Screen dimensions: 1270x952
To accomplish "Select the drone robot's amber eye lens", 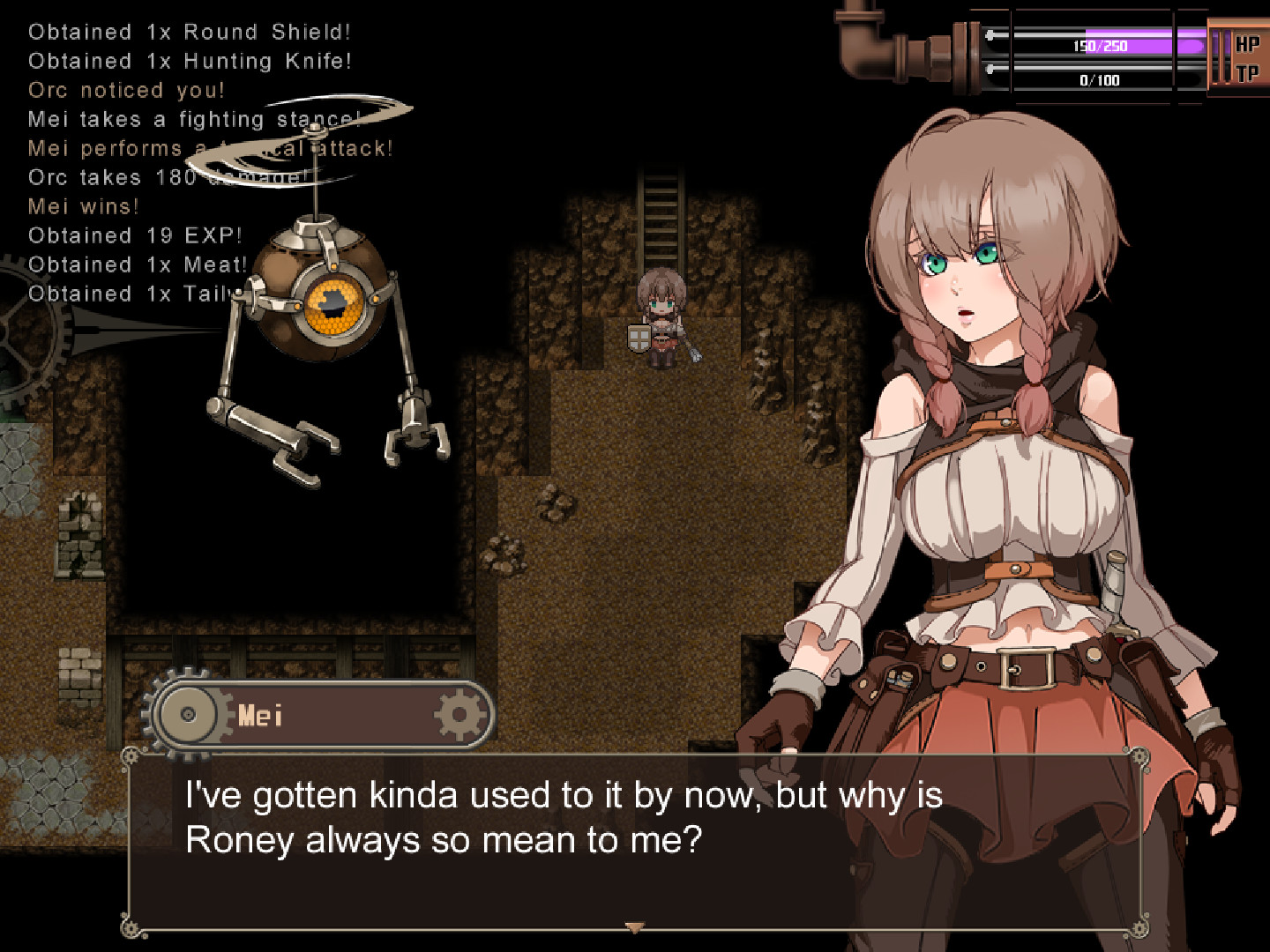I will (334, 307).
